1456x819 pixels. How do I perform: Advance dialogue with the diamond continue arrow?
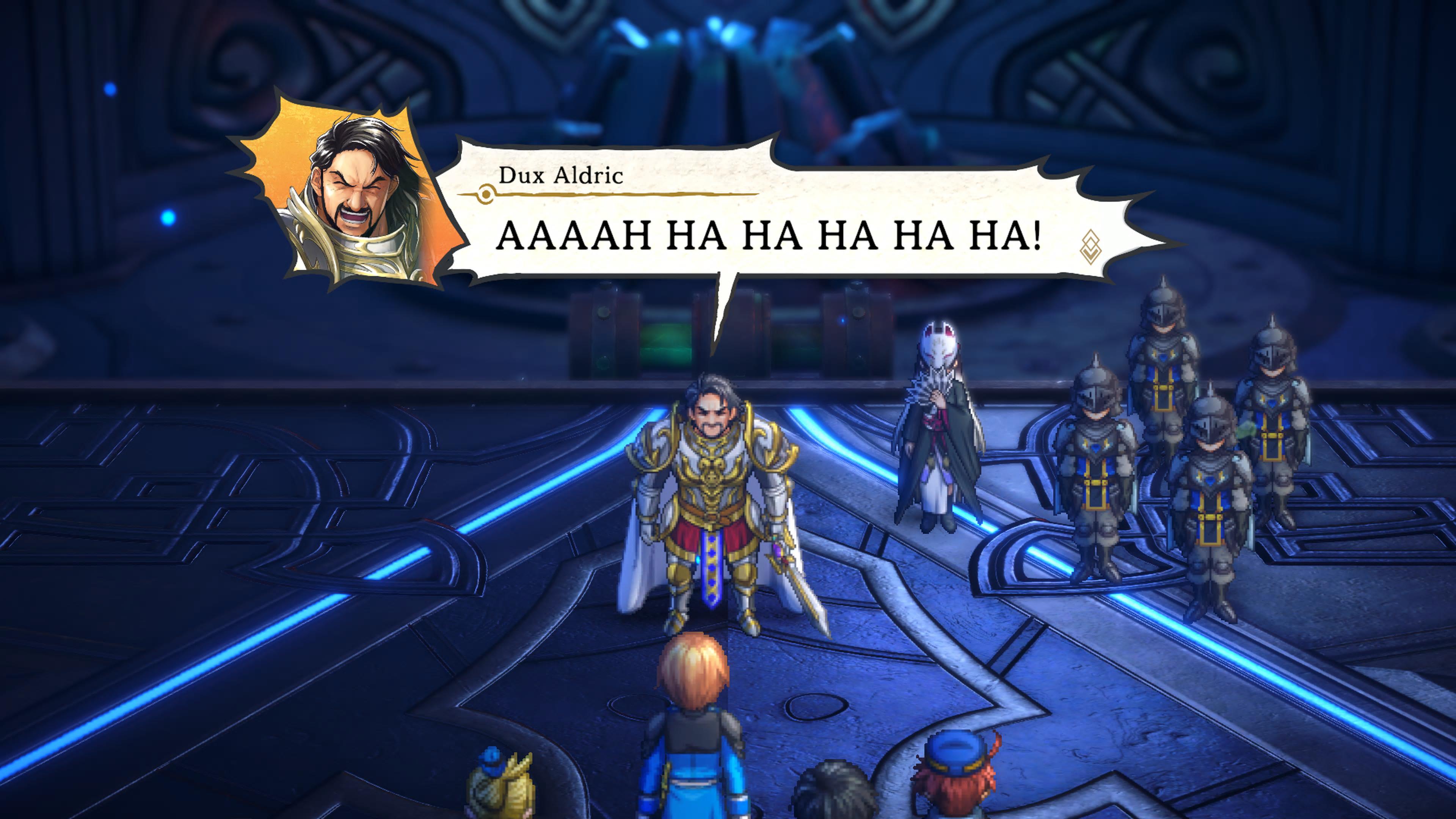pyautogui.click(x=1089, y=247)
